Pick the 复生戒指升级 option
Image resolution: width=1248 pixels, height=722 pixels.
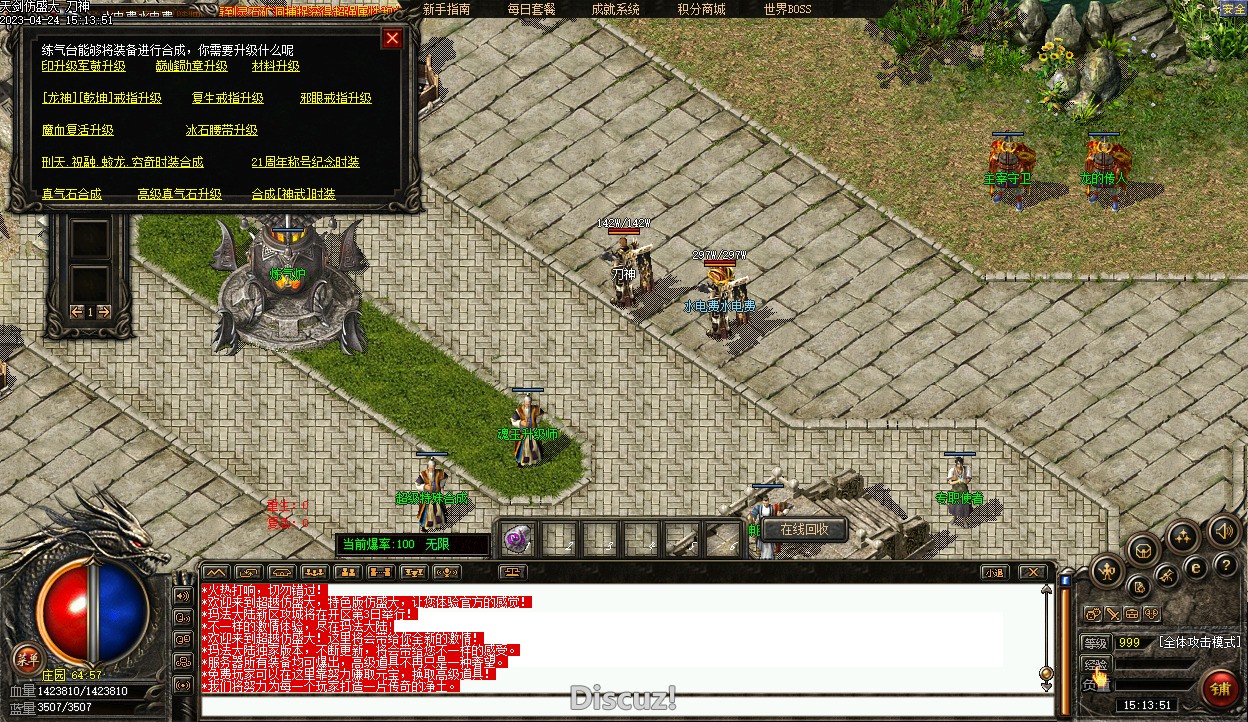[x=227, y=98]
